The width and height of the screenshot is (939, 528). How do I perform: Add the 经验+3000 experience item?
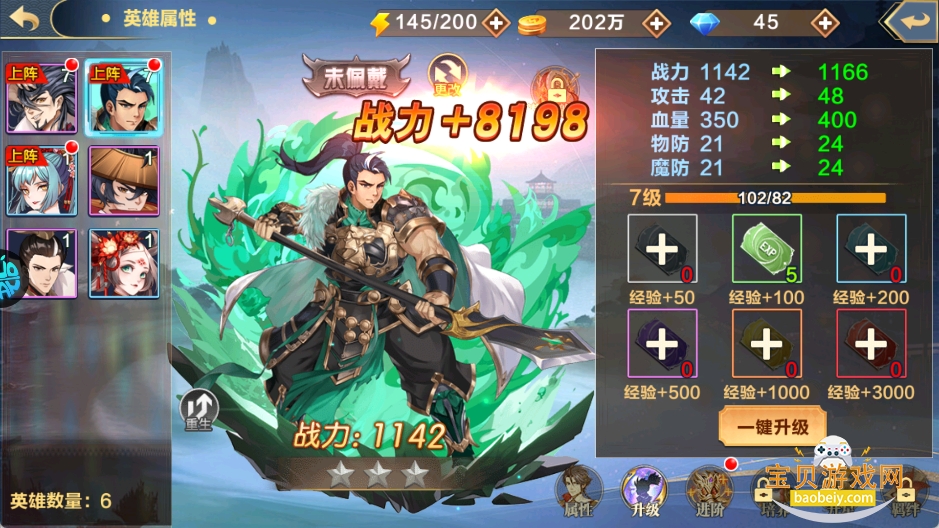(x=870, y=344)
